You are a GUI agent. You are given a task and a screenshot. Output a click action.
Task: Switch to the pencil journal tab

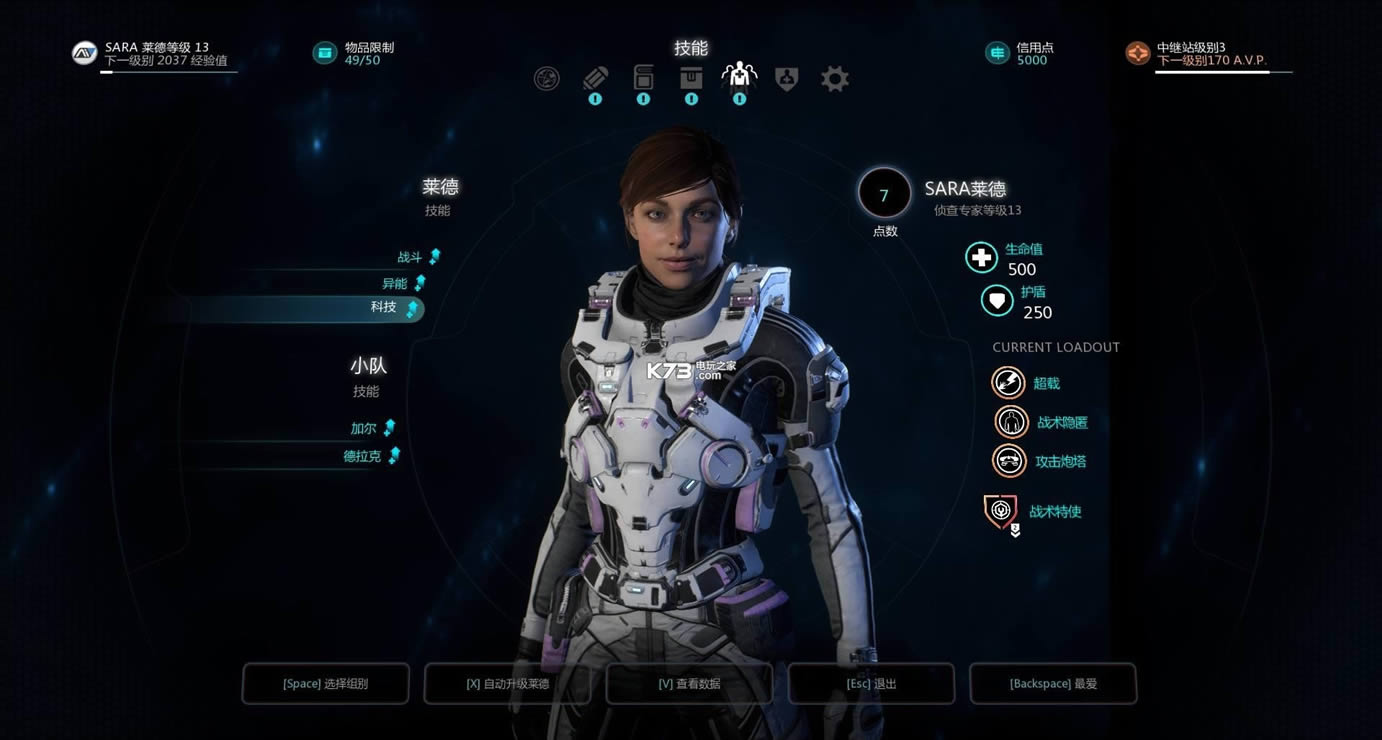595,78
